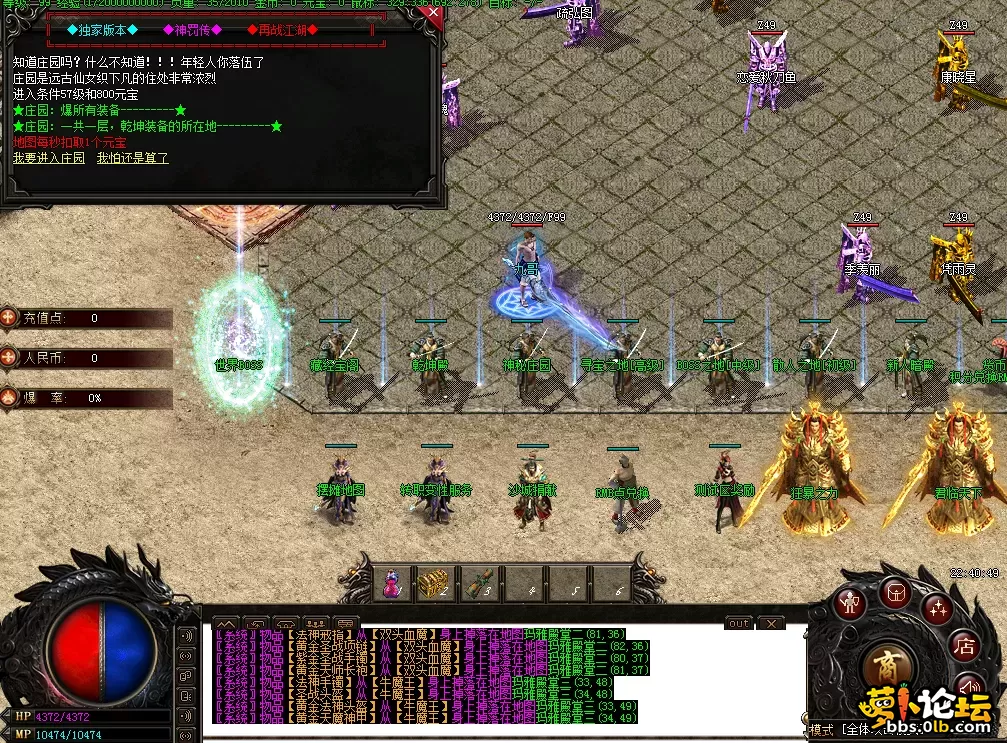Open the 商 shop round button
This screenshot has width=1007, height=743.
coord(886,667)
